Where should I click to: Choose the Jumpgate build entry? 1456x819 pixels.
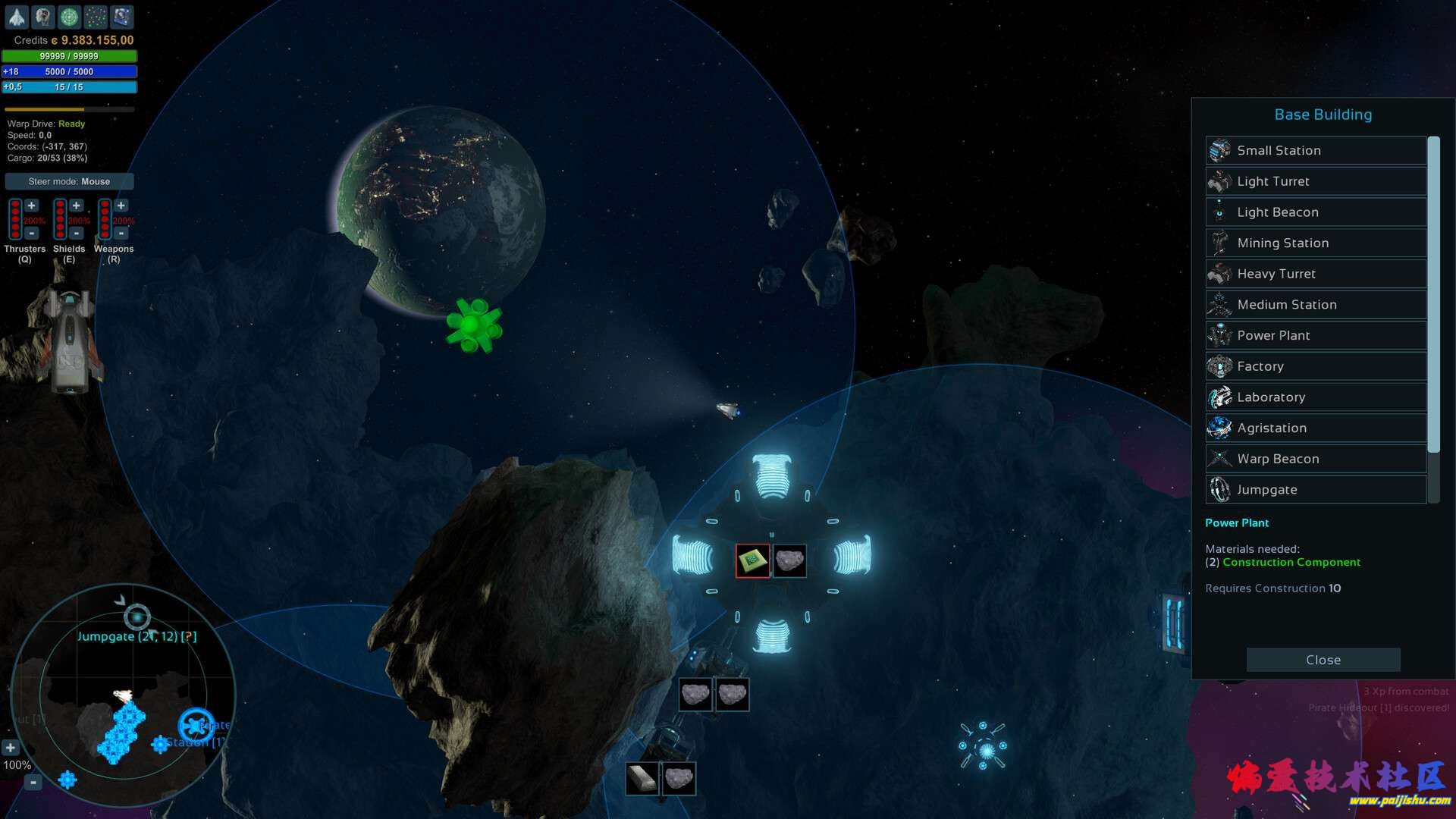point(1316,490)
